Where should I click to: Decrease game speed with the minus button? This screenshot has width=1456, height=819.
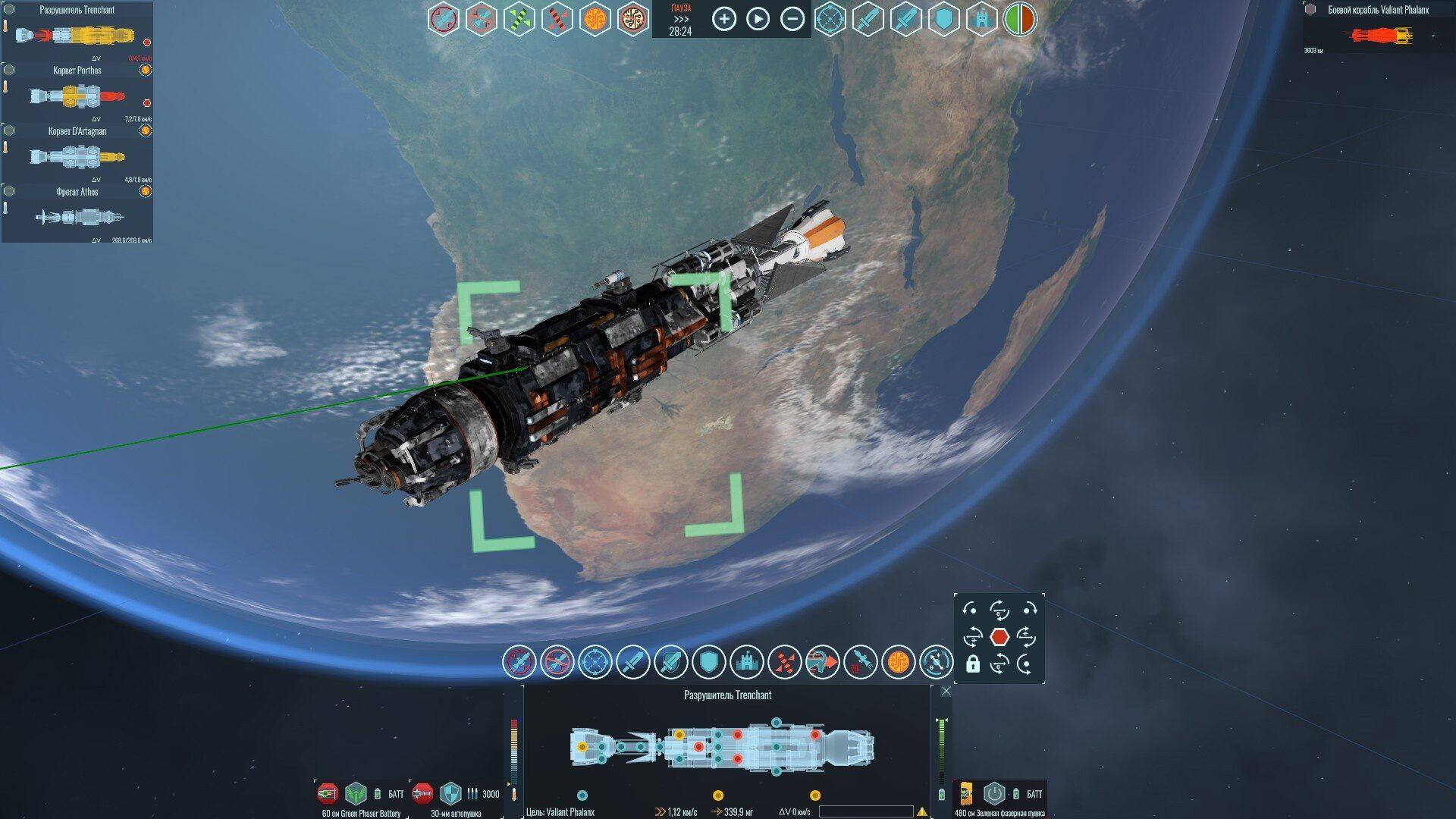[x=792, y=19]
